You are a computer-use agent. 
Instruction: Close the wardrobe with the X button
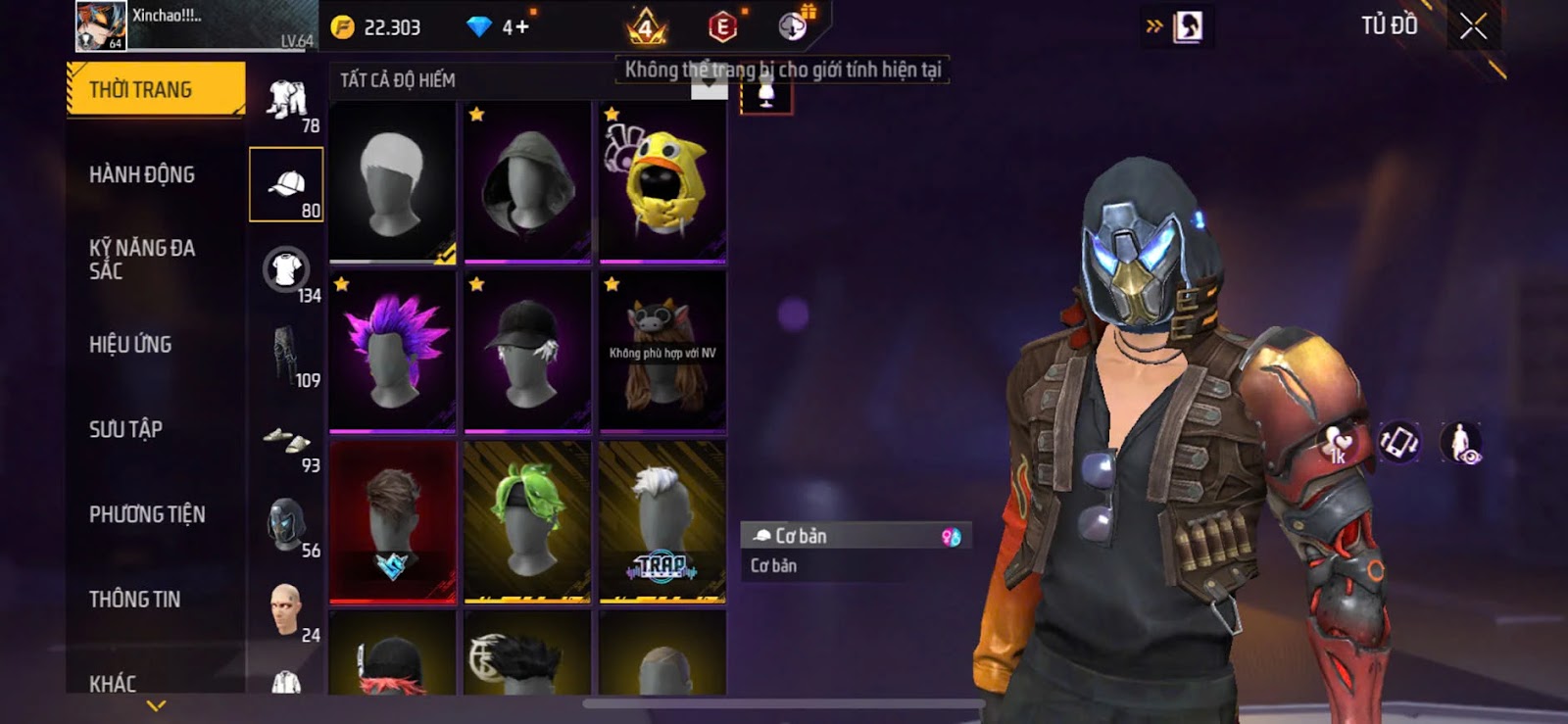1473,26
